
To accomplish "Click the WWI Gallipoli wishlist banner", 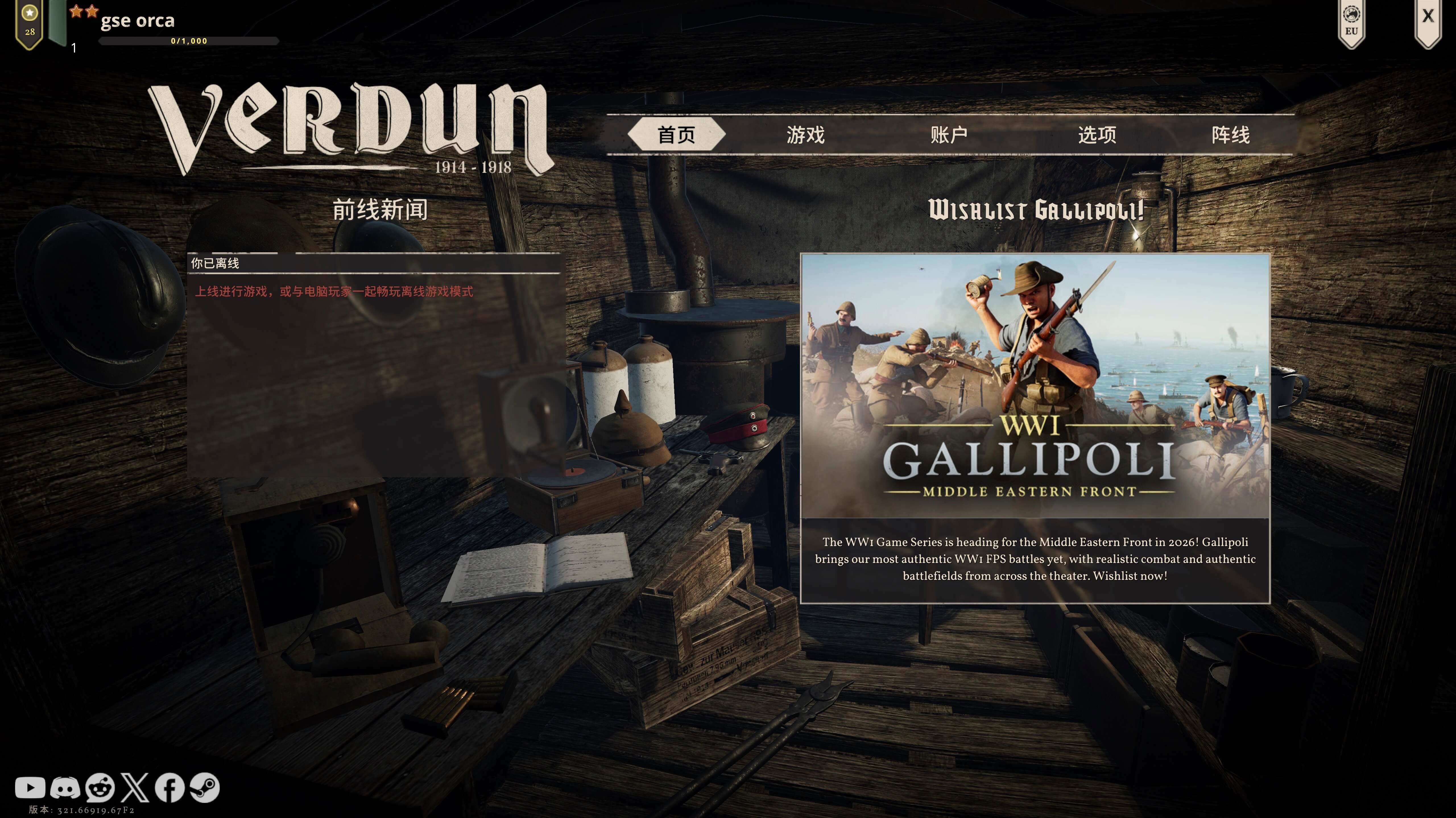I will pyautogui.click(x=1035, y=386).
